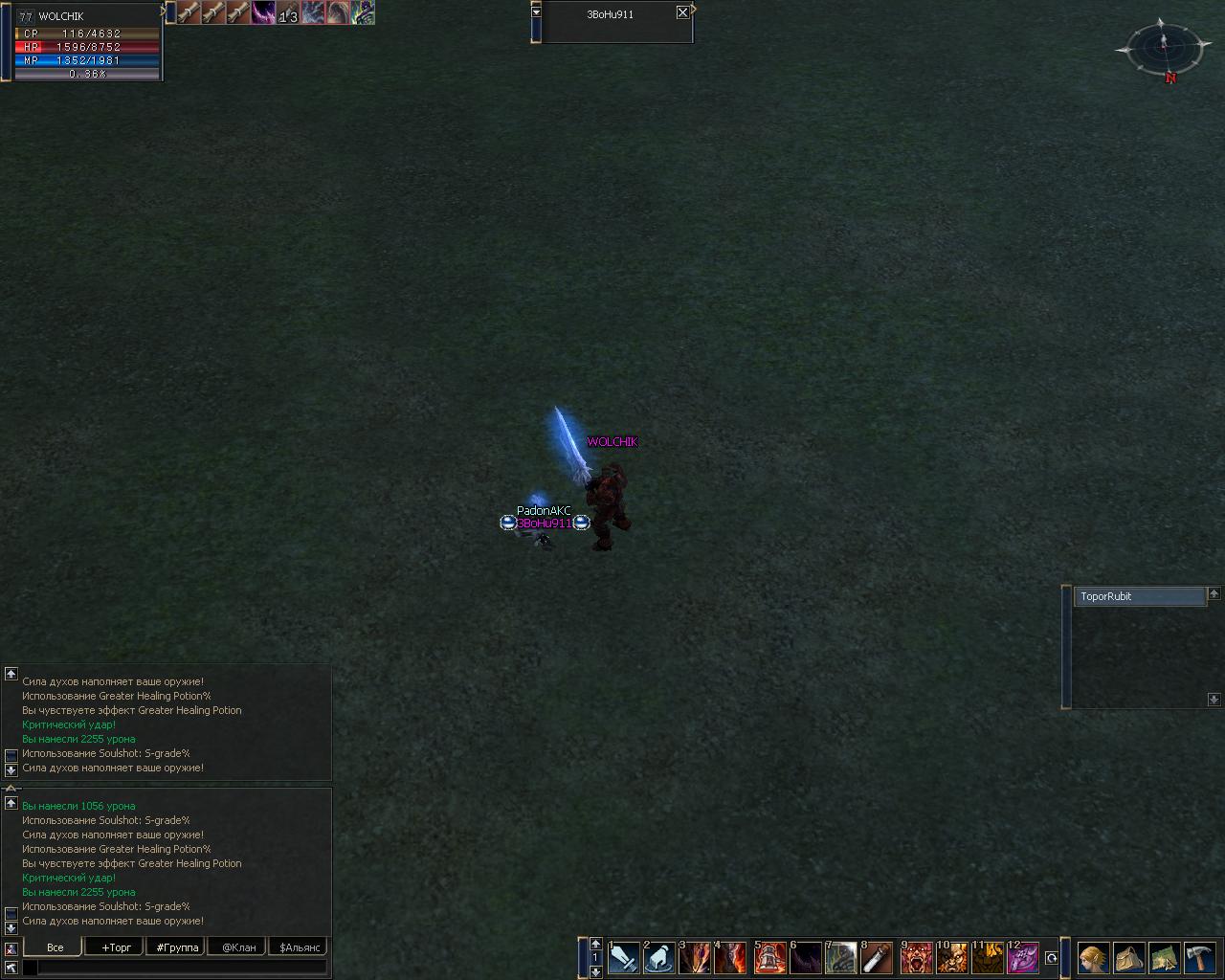
Task: Open the map button
Action: [1164, 958]
